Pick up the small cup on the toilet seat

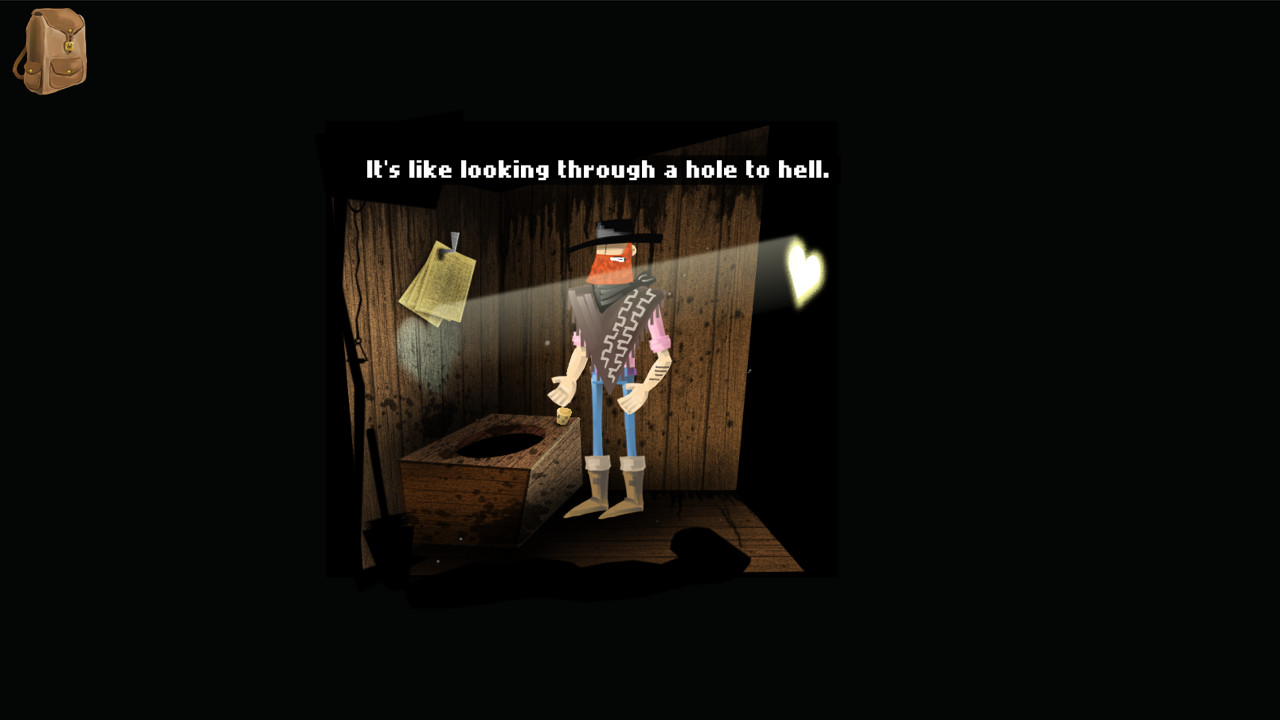[x=562, y=418]
